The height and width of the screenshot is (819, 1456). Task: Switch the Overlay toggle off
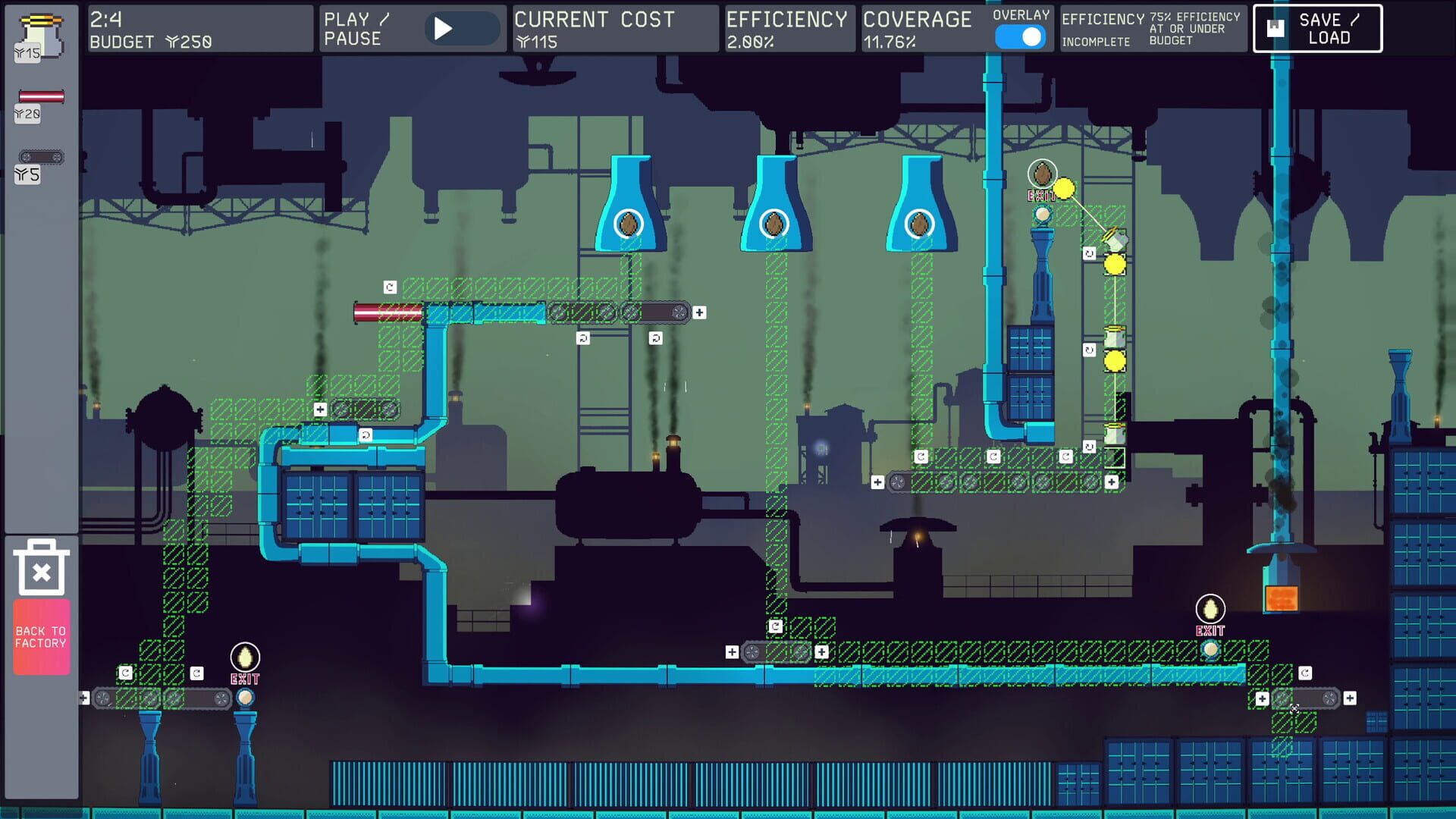point(1020,35)
